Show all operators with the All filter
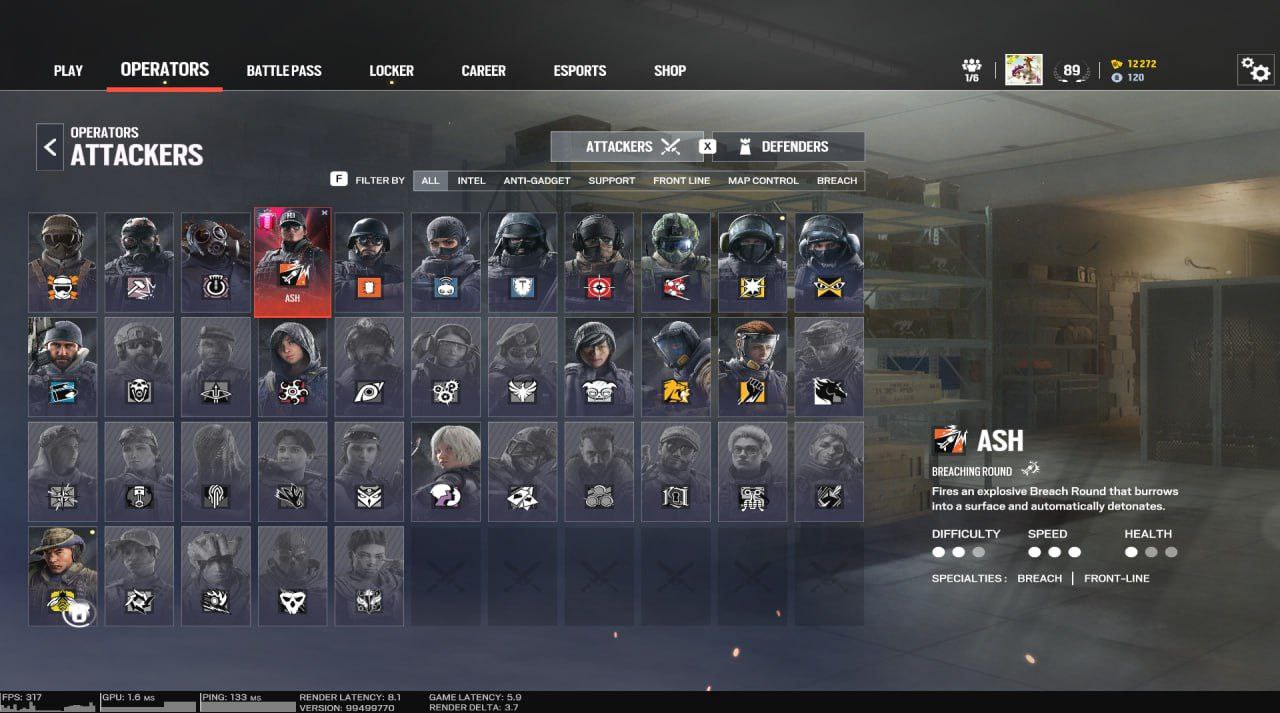This screenshot has width=1280, height=713. 430,181
